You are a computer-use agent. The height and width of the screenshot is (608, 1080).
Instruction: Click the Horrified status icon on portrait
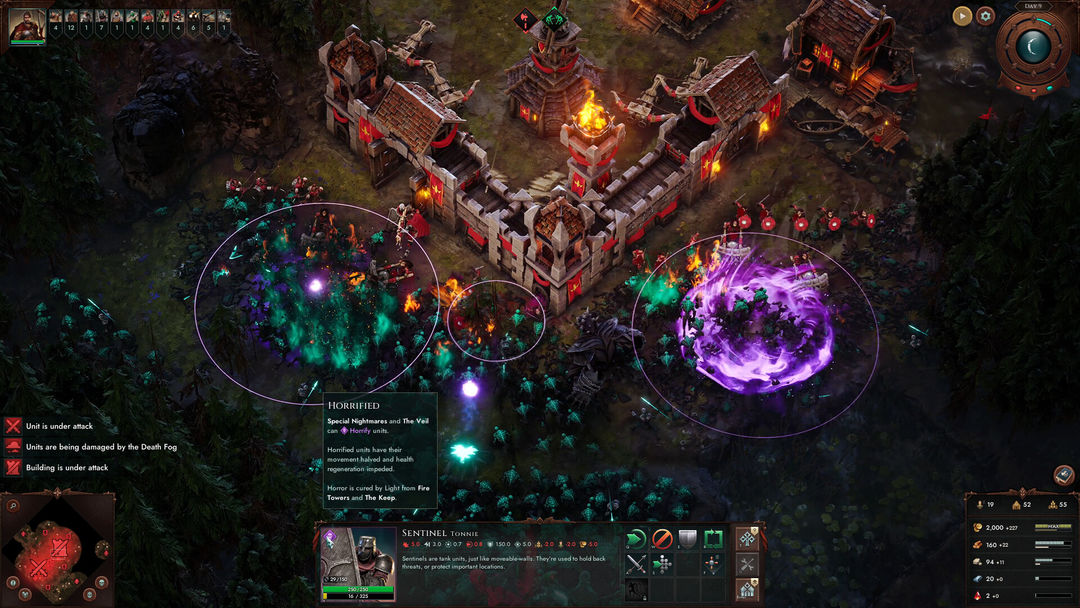(x=328, y=539)
